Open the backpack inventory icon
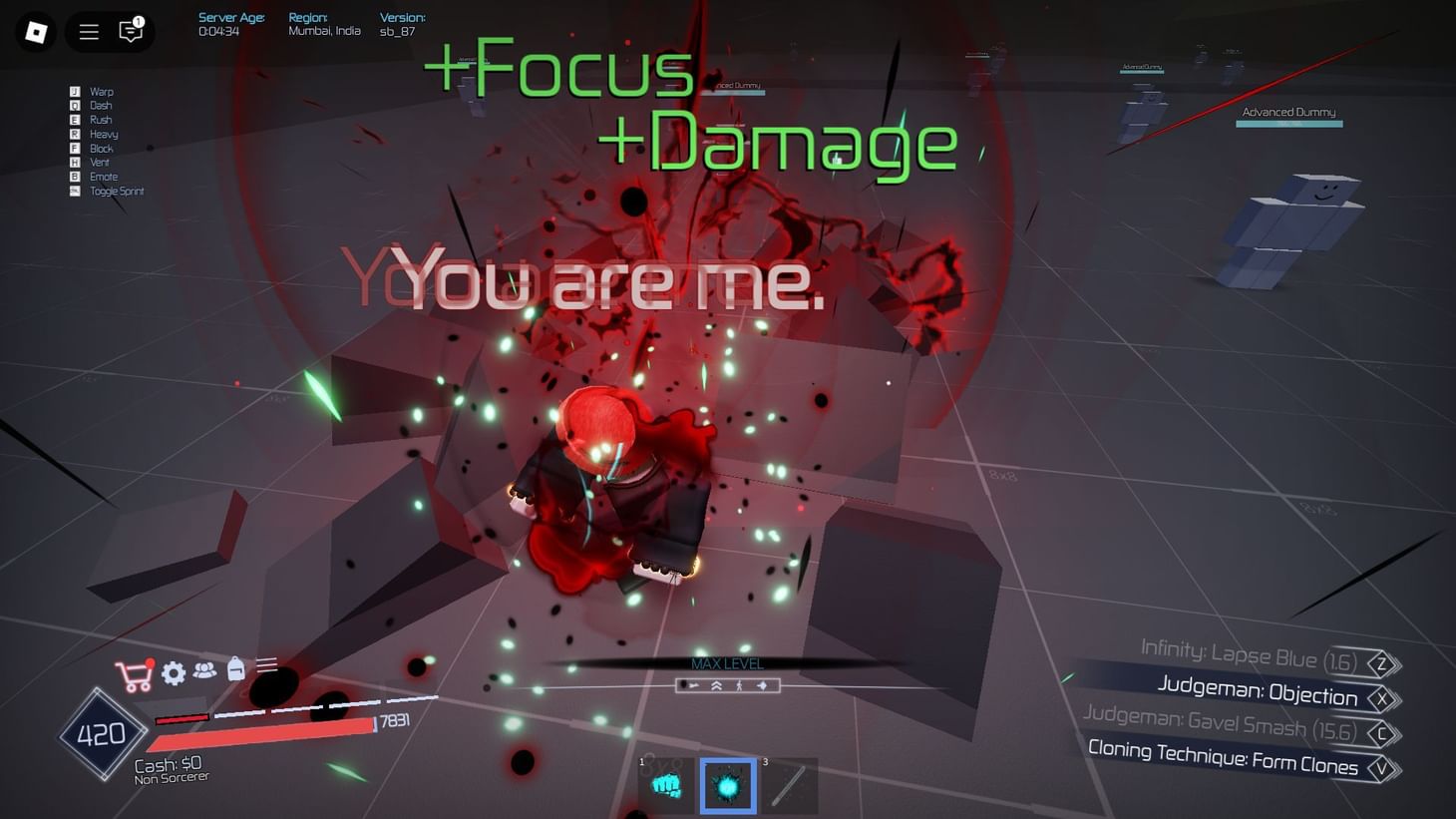 point(235,671)
